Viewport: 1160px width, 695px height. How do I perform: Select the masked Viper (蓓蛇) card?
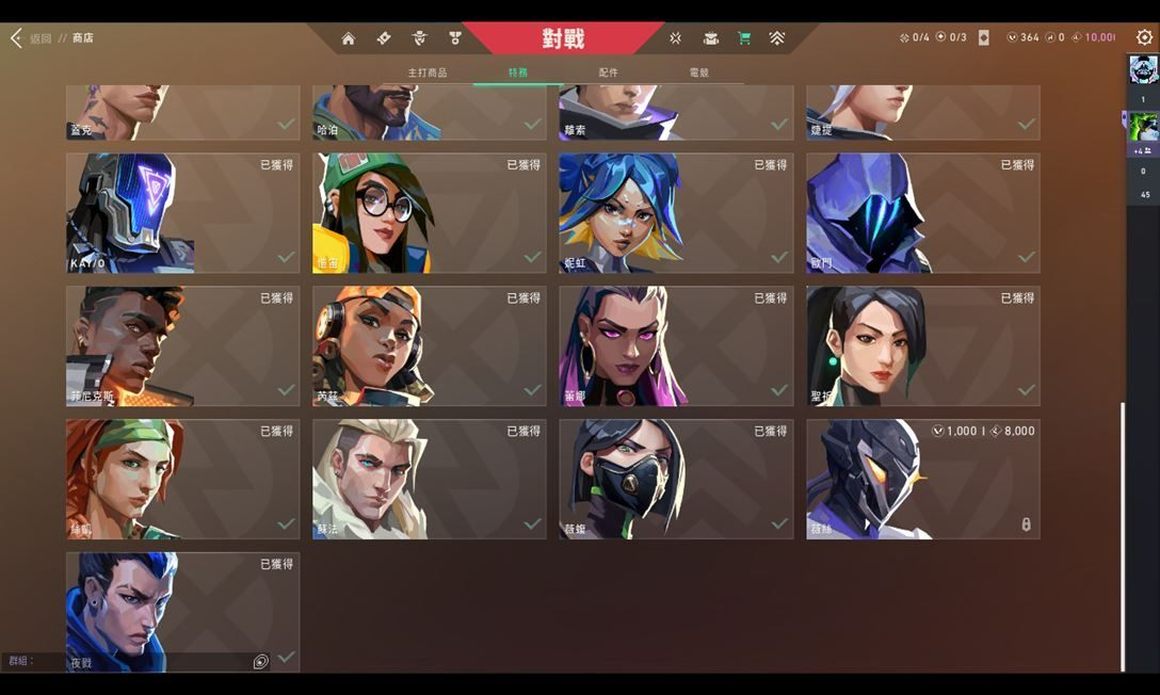click(676, 479)
